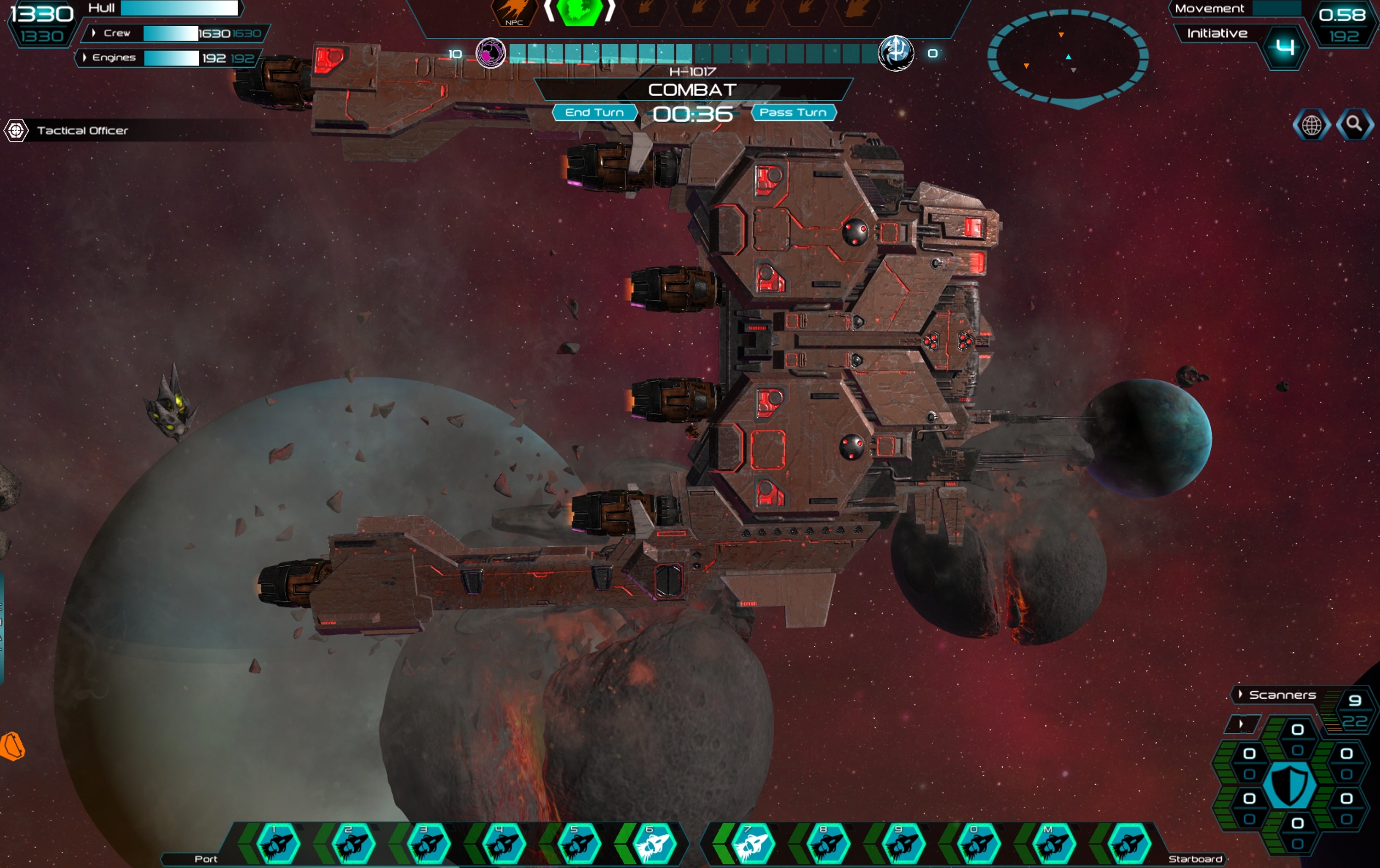Fire port weapon slot 1

[278, 844]
